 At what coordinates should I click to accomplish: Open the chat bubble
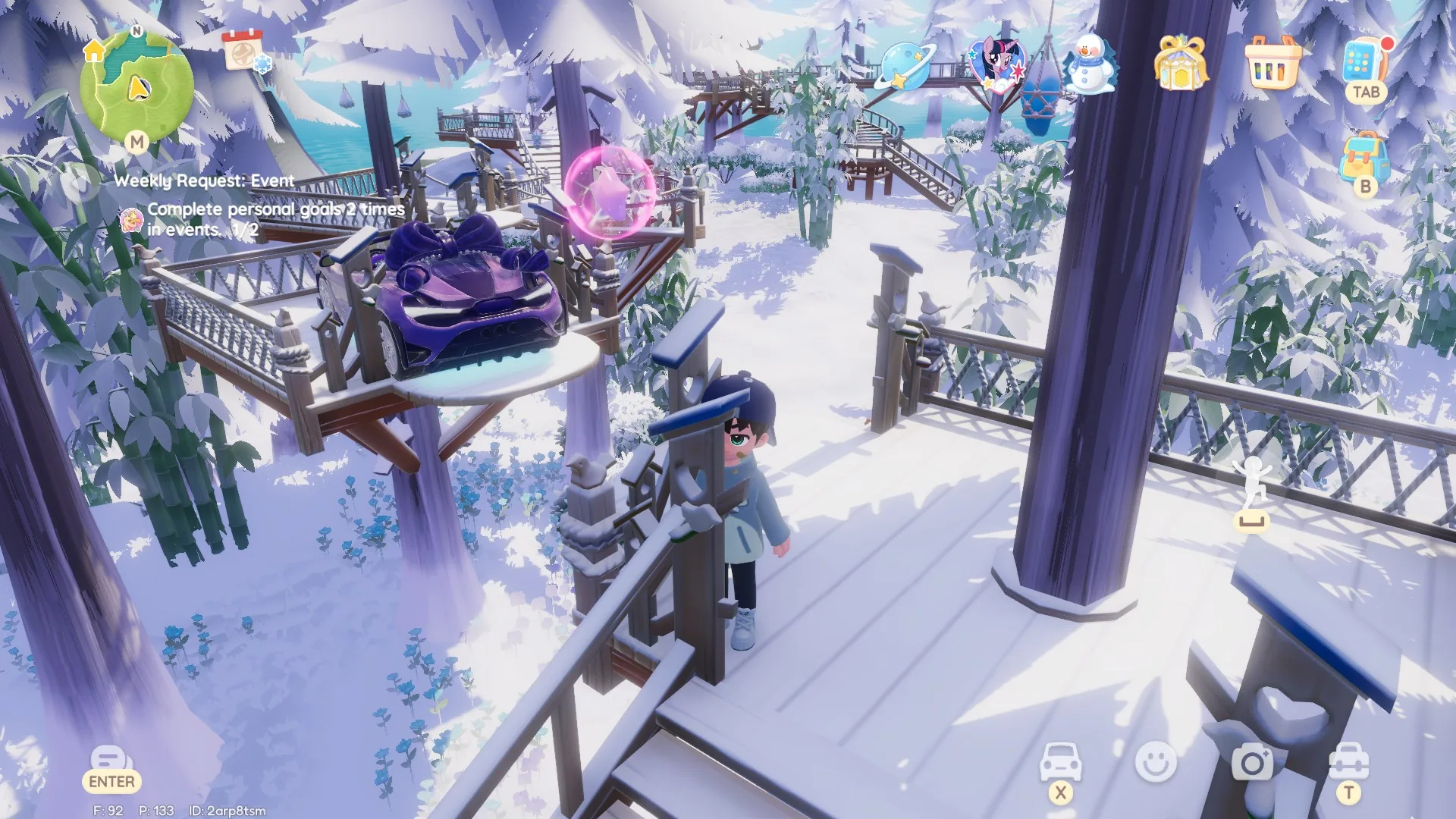pyautogui.click(x=109, y=759)
